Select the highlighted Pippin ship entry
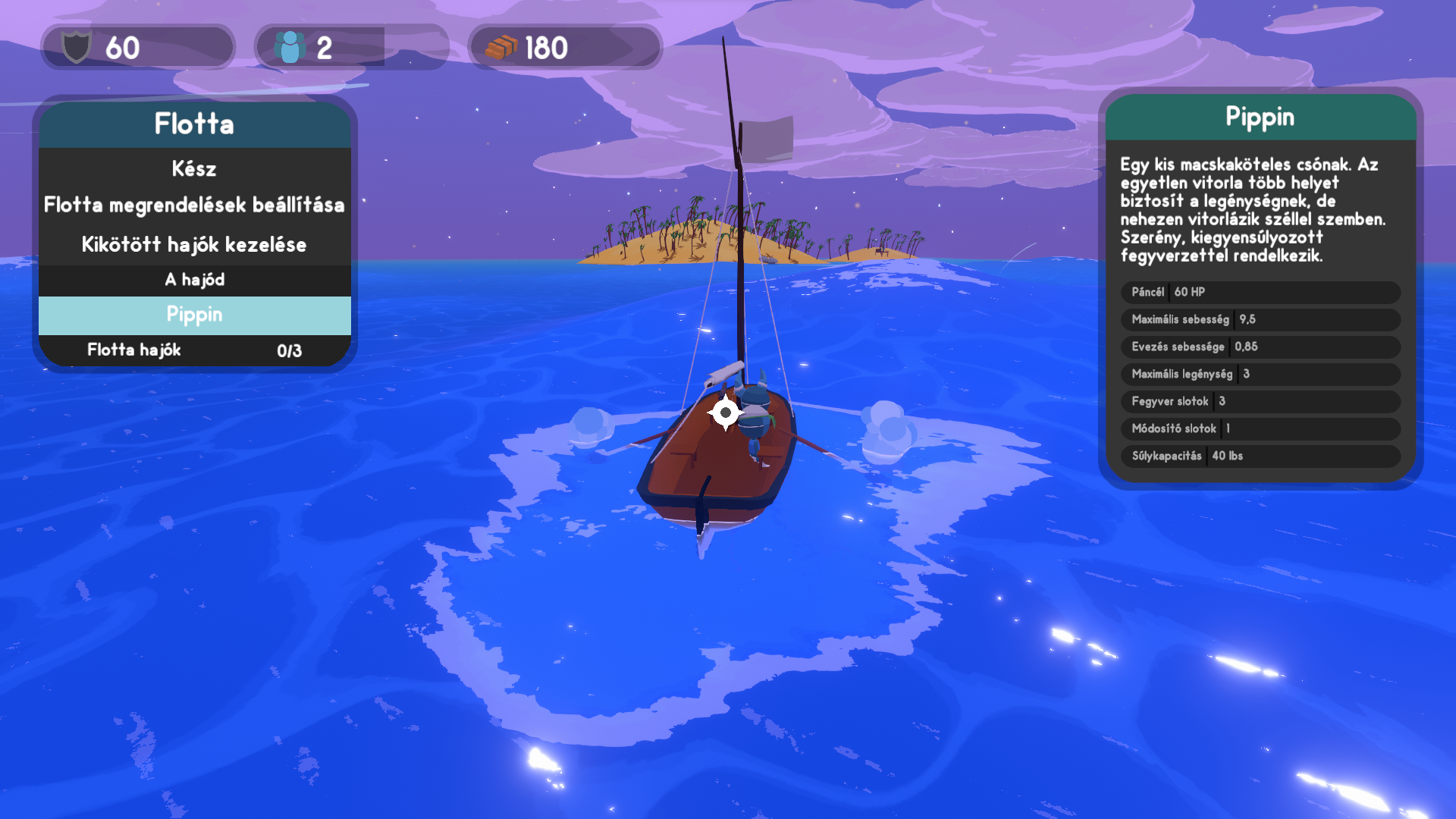Viewport: 1456px width, 819px height. [x=194, y=315]
